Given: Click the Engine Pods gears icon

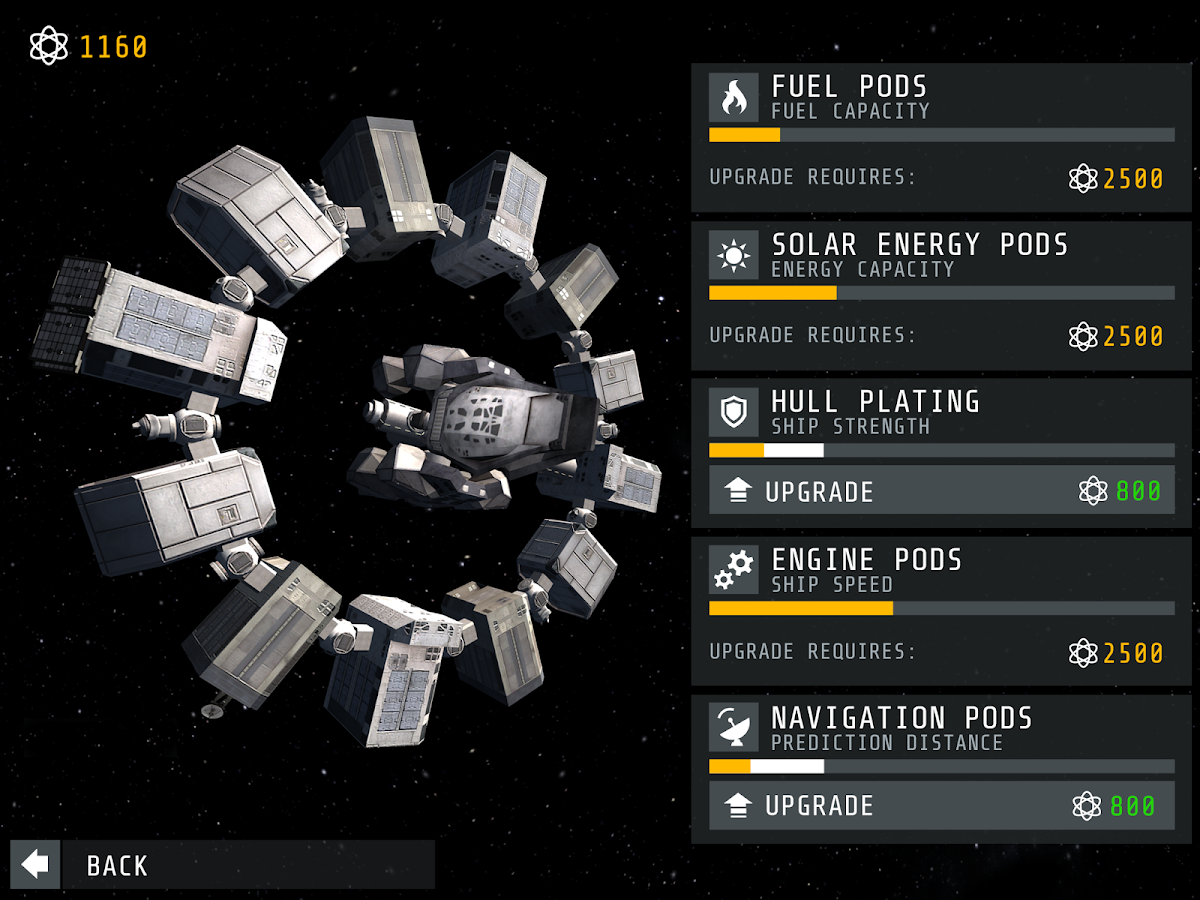Looking at the screenshot, I should [734, 570].
